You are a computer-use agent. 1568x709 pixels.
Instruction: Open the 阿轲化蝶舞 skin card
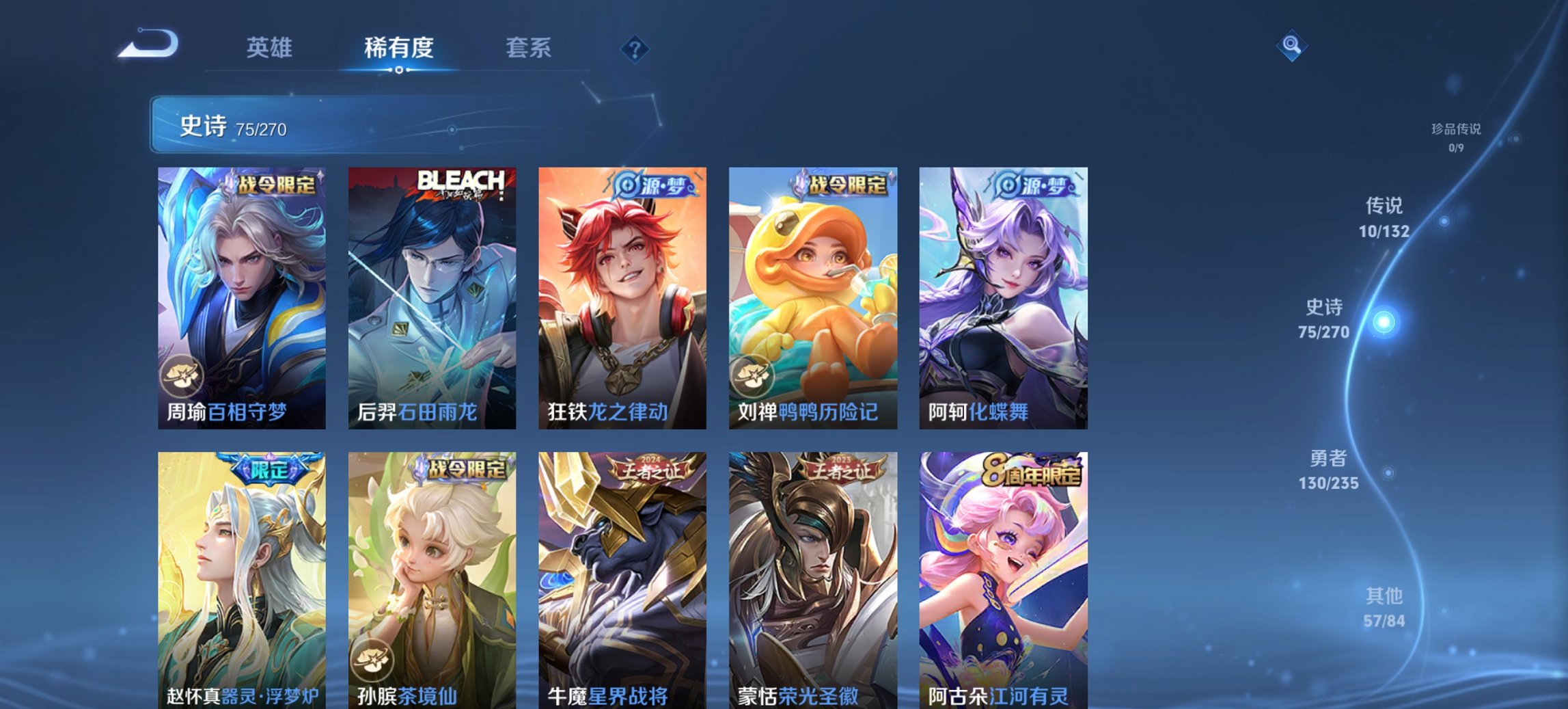click(1004, 294)
